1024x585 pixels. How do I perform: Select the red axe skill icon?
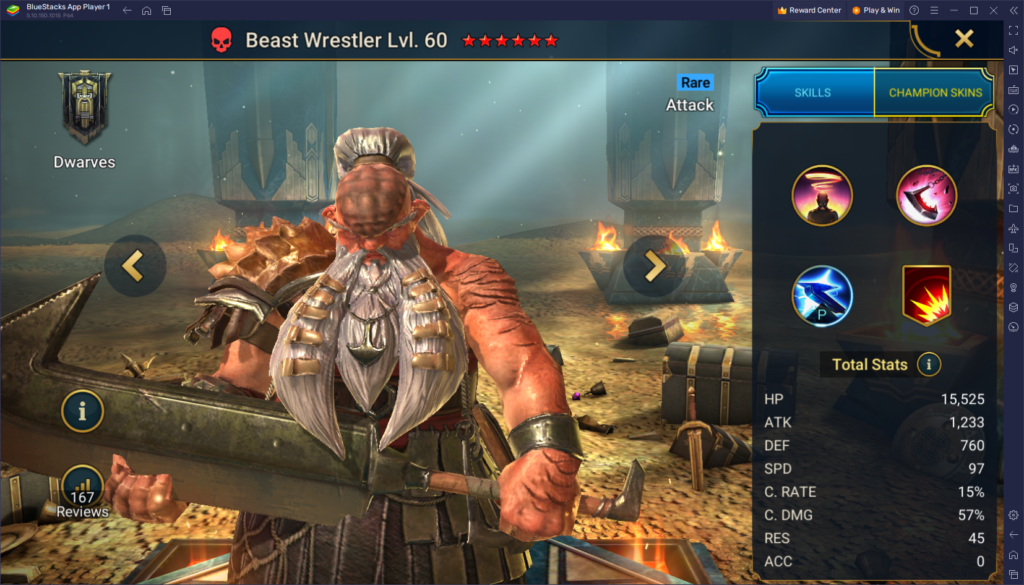coord(926,196)
